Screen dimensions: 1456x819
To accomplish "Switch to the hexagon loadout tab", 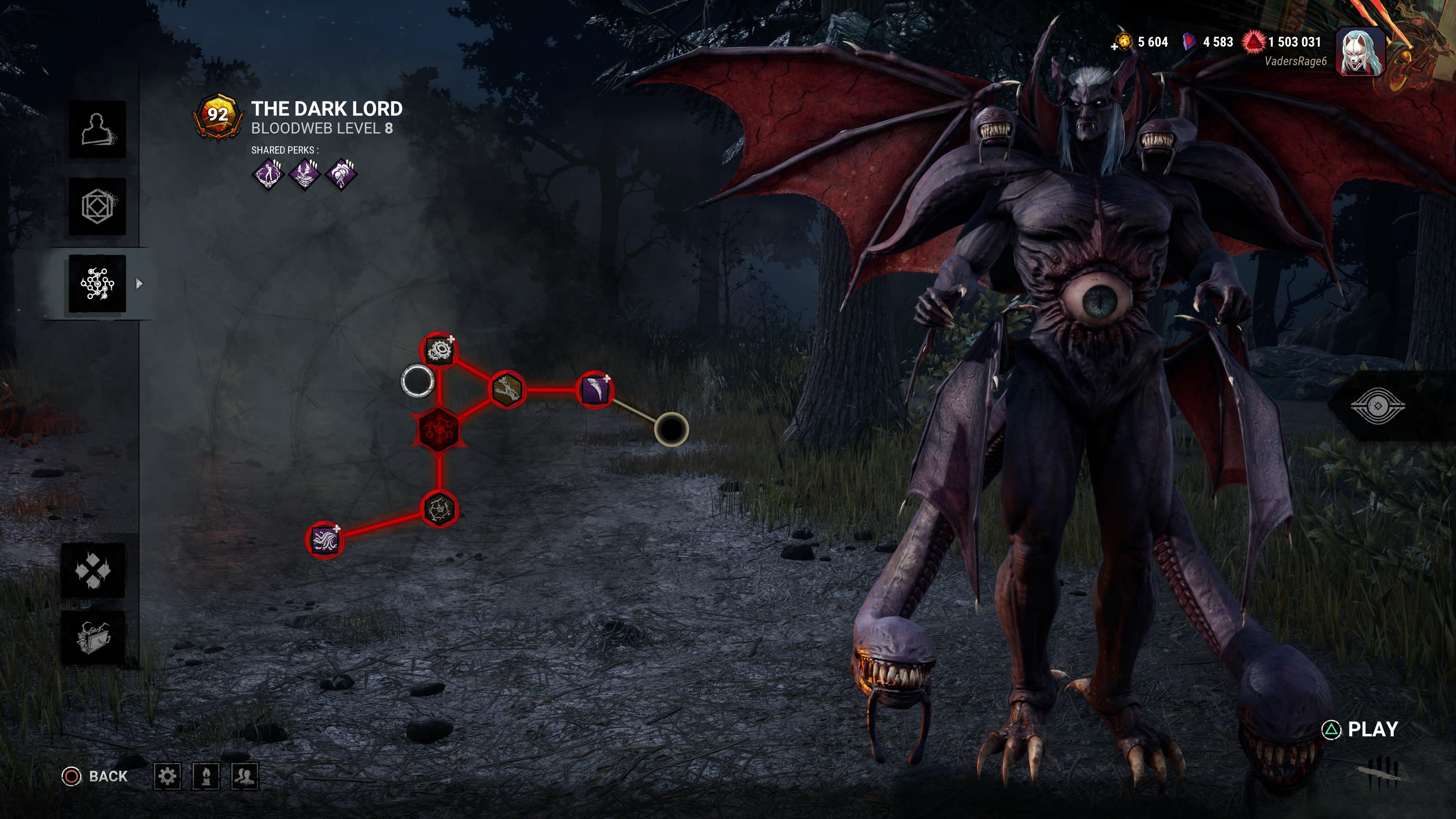I will pos(97,206).
